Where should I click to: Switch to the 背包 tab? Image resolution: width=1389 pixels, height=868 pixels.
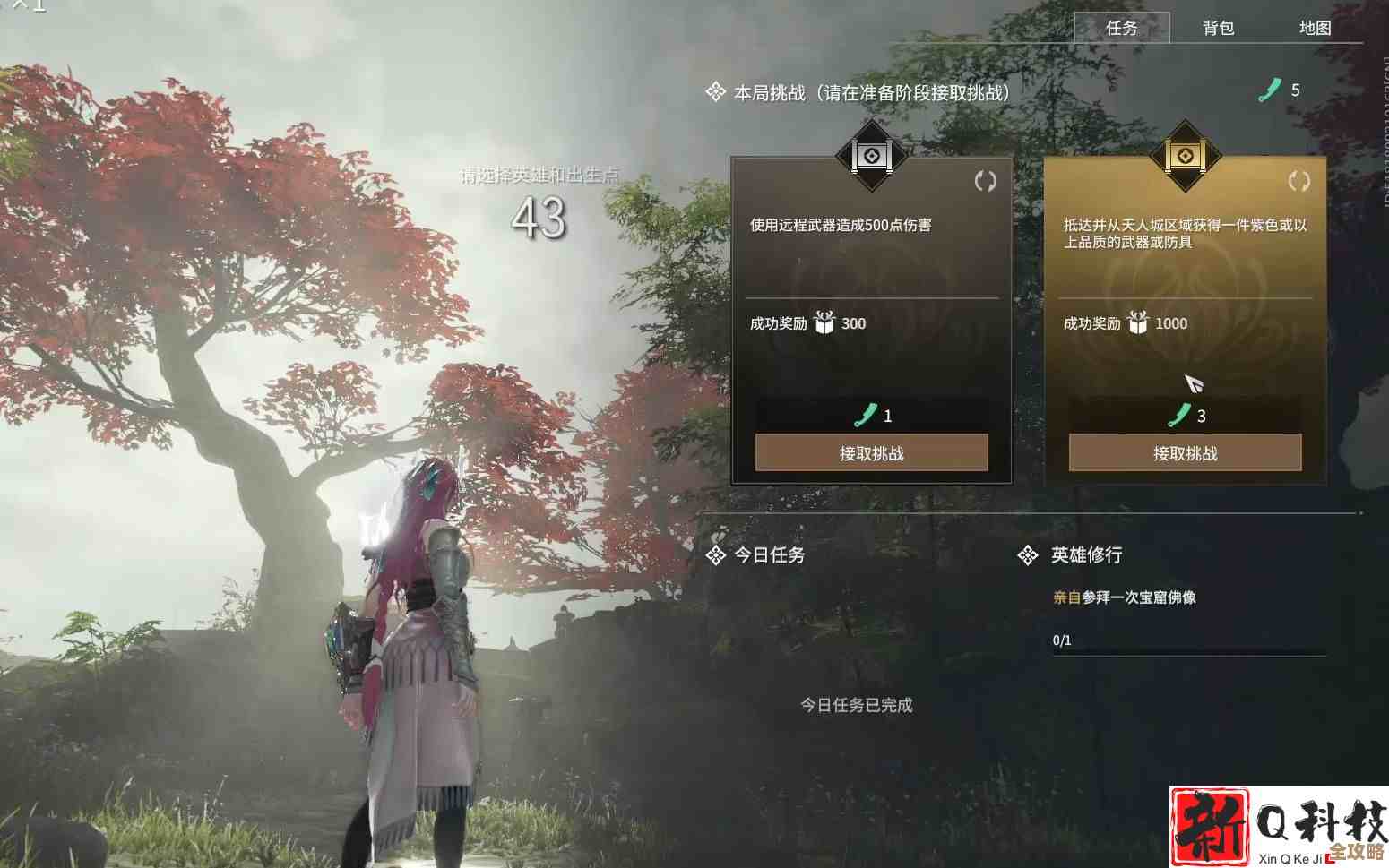click(1219, 29)
